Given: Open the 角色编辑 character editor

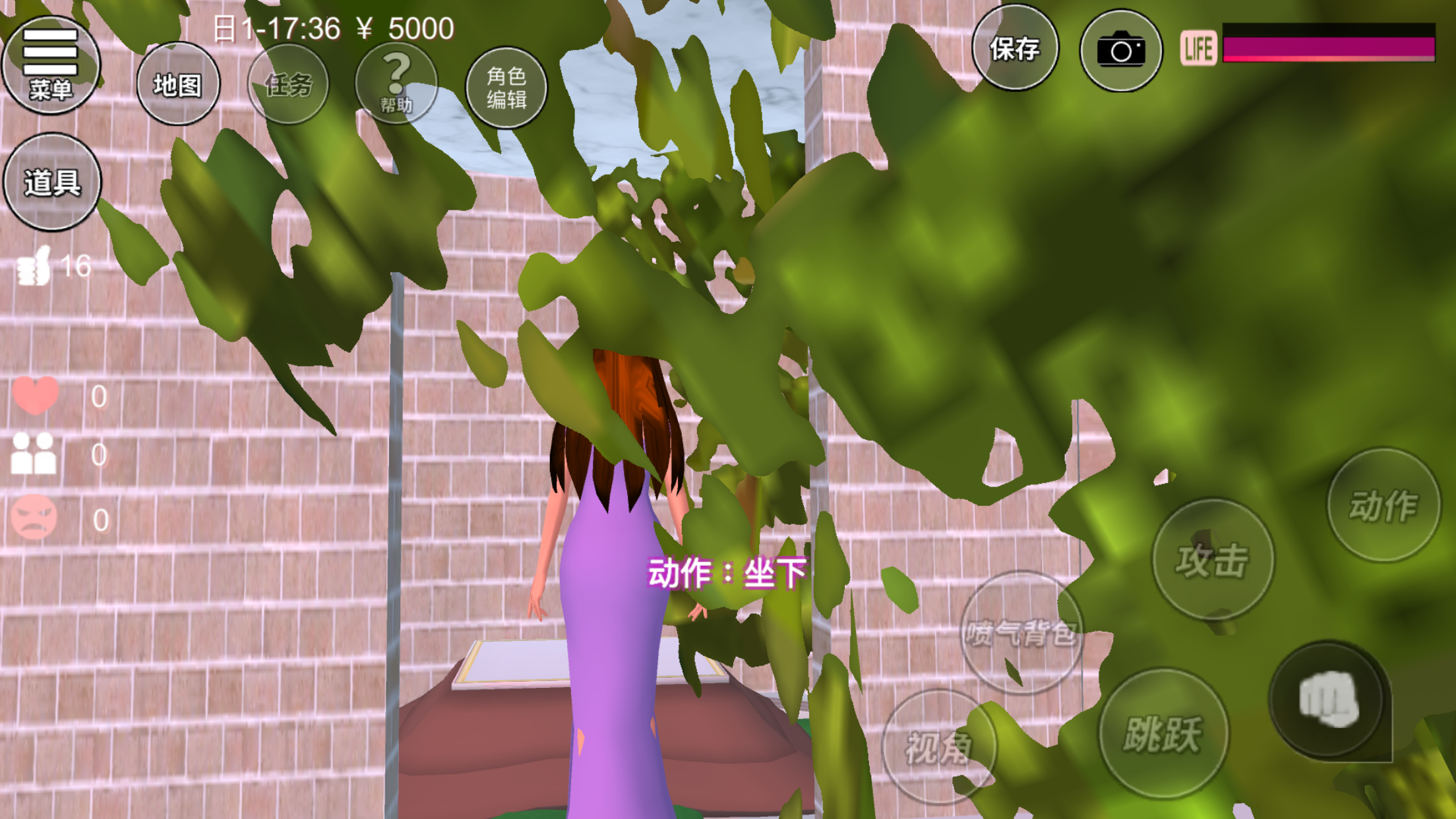Looking at the screenshot, I should click(x=506, y=87).
